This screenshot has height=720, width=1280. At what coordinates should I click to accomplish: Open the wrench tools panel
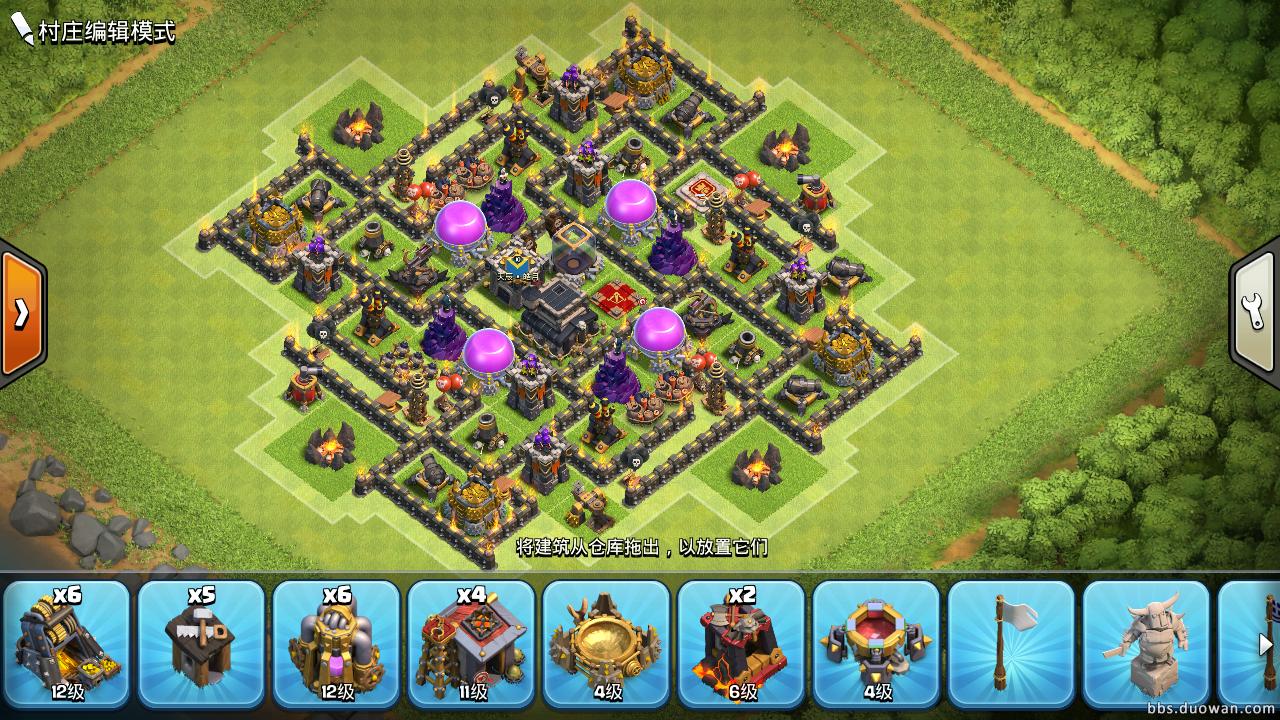click(1256, 313)
